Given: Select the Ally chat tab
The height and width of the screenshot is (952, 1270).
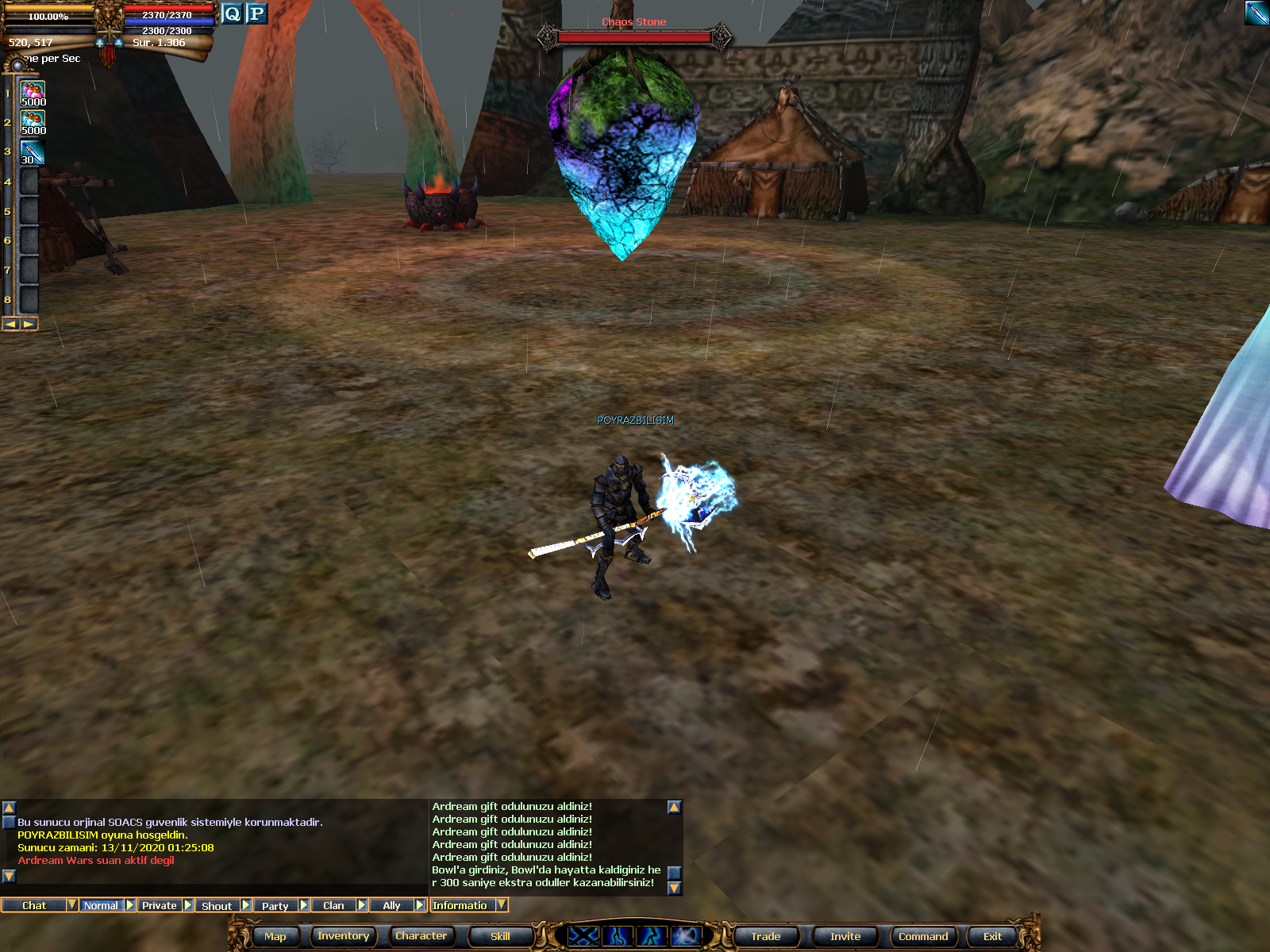Looking at the screenshot, I should click(x=391, y=905).
